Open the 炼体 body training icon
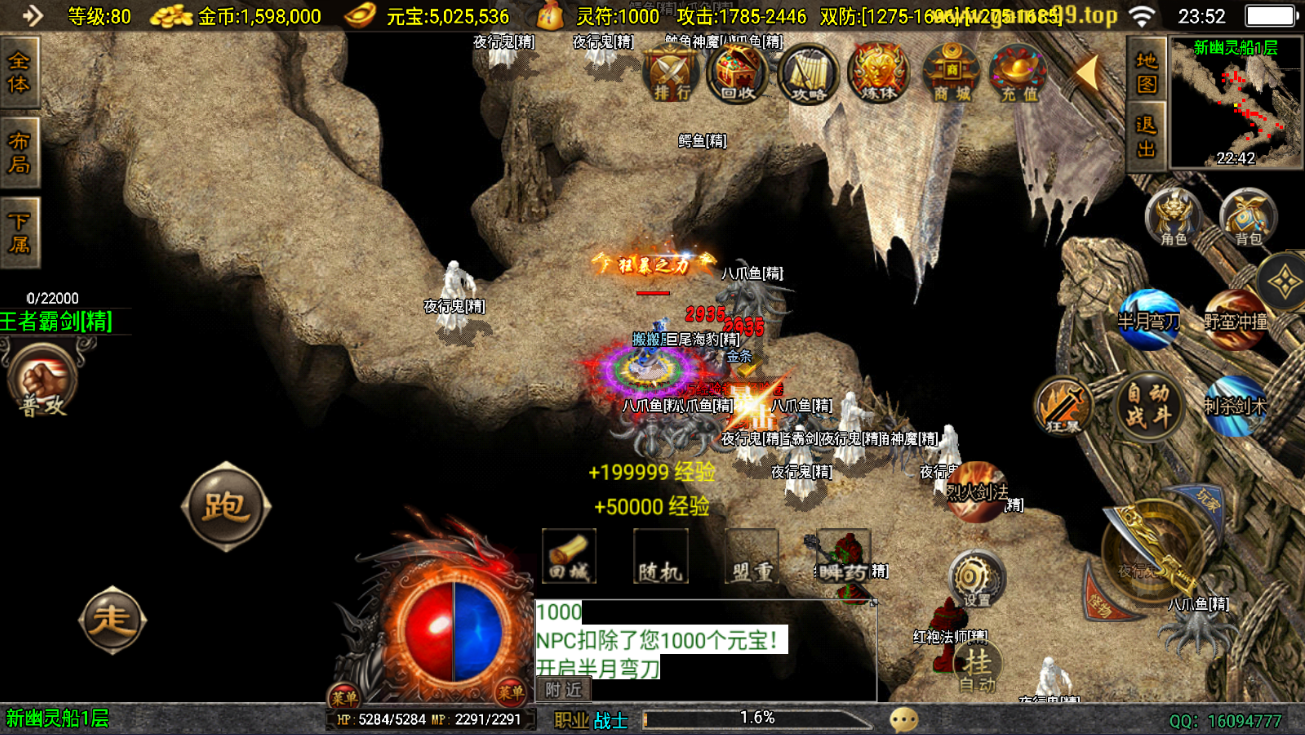Screen dimensions: 1305x735 (x=878, y=72)
